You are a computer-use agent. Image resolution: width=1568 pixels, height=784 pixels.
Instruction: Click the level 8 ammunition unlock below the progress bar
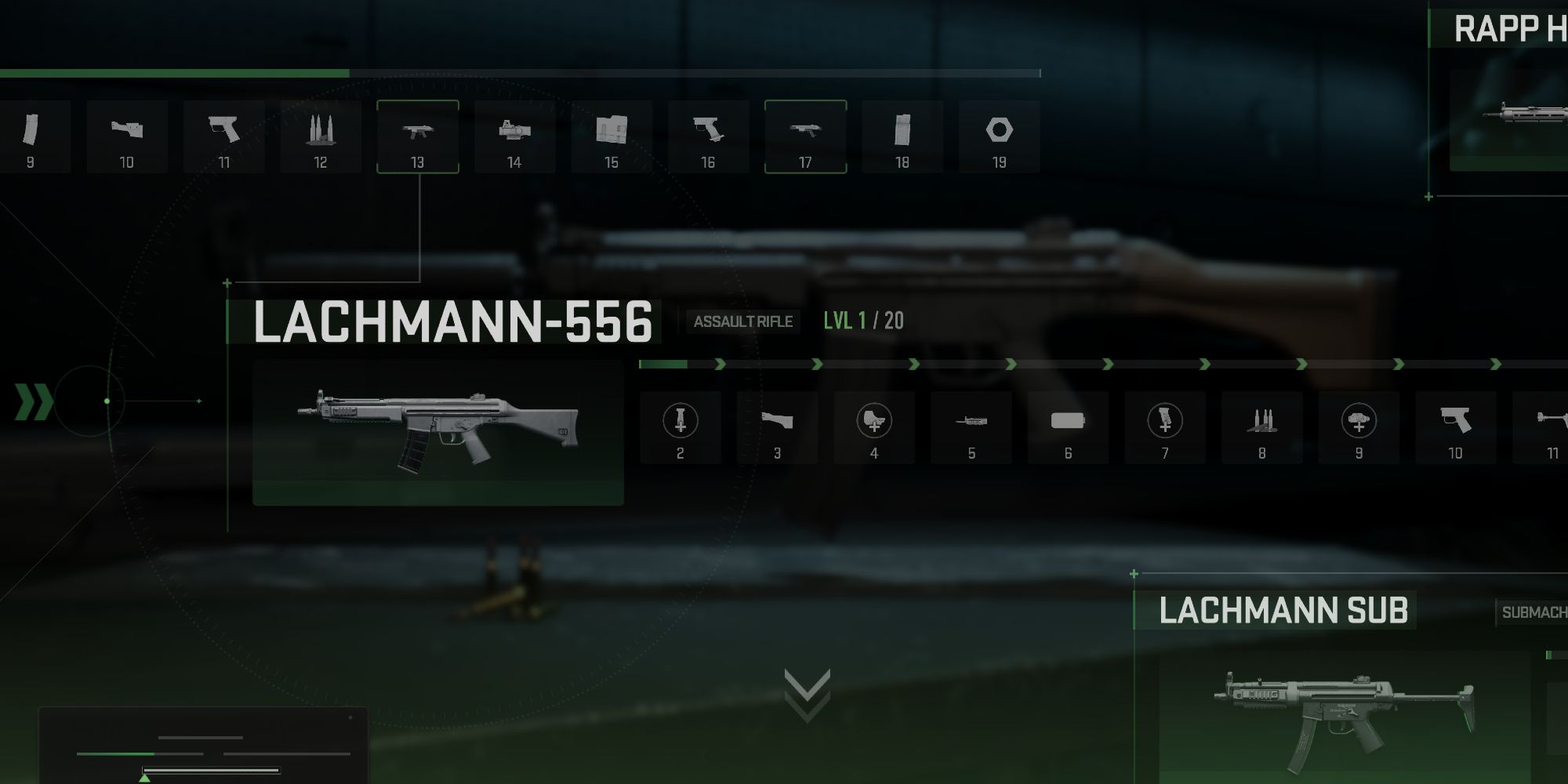(1263, 426)
